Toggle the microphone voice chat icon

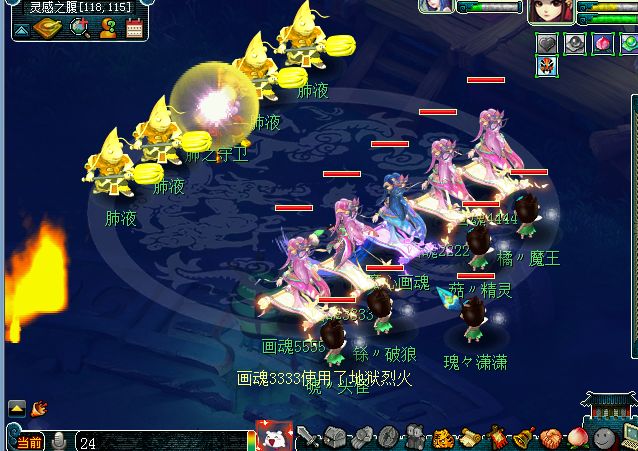tap(59, 440)
